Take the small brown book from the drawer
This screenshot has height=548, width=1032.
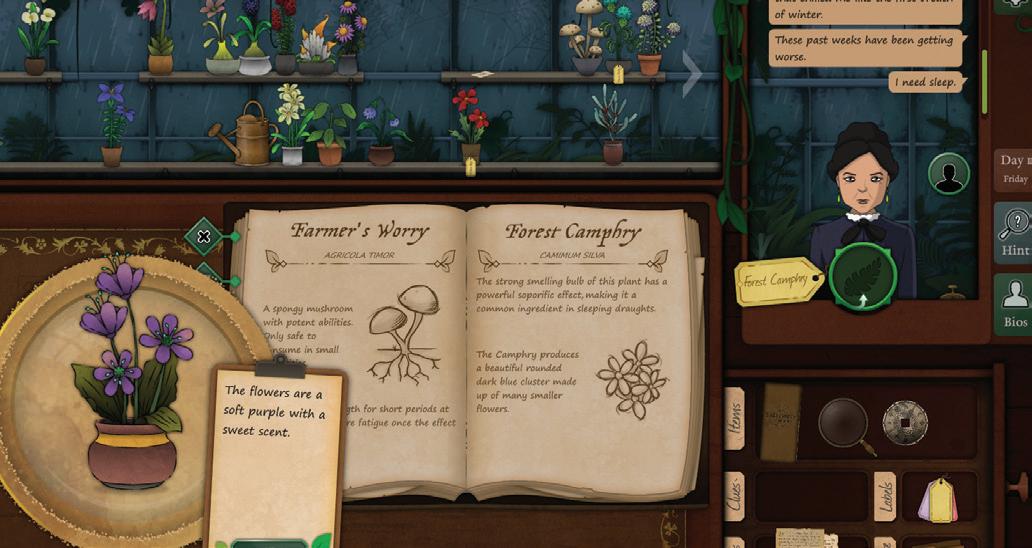click(780, 420)
